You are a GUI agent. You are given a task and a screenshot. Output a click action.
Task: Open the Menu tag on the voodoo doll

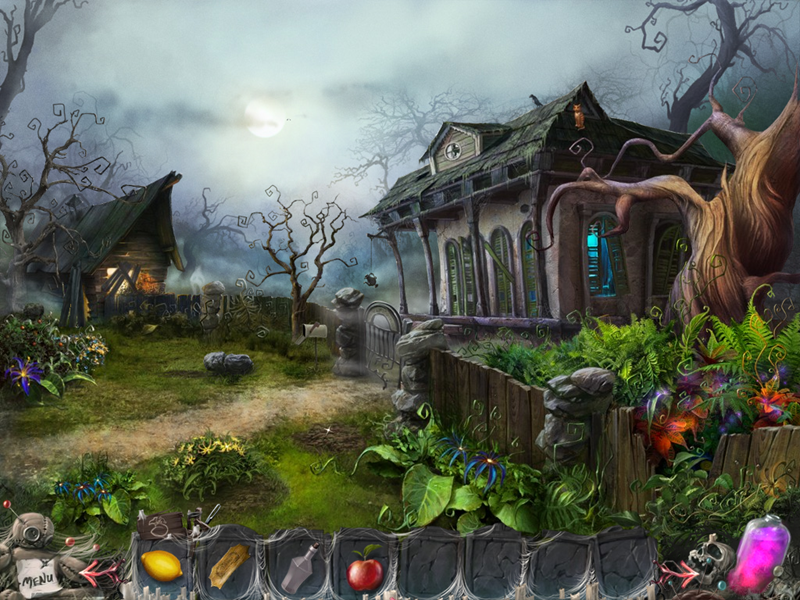[37, 575]
